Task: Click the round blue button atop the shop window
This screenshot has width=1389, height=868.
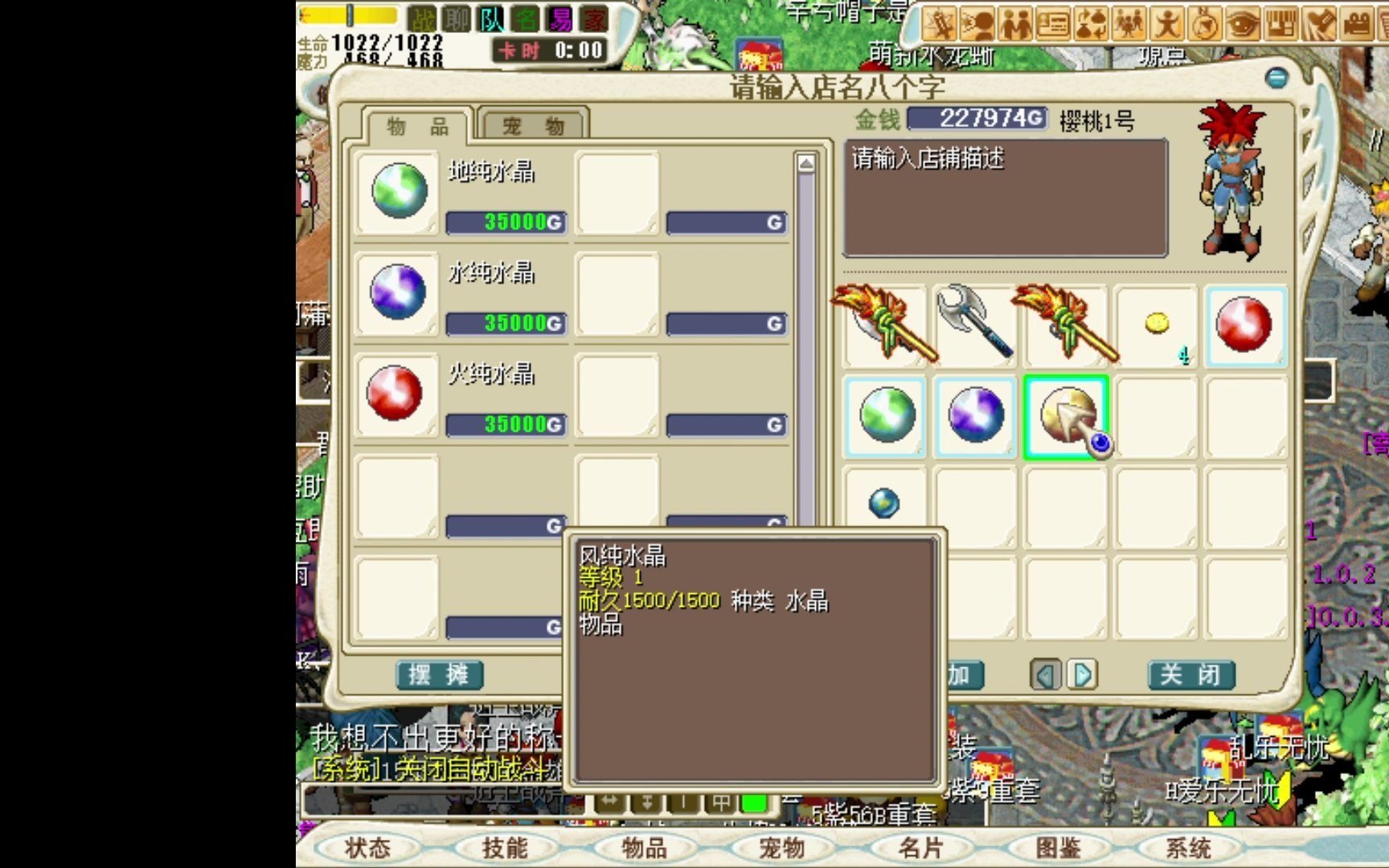Action: tap(1276, 78)
